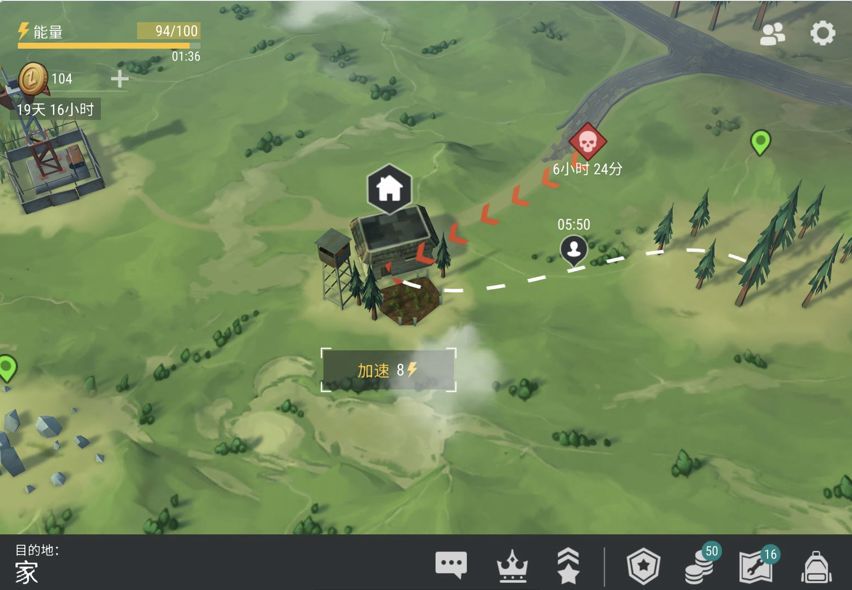This screenshot has height=590, width=852.
Task: Open the map icon with 16 badge
Action: (x=756, y=566)
